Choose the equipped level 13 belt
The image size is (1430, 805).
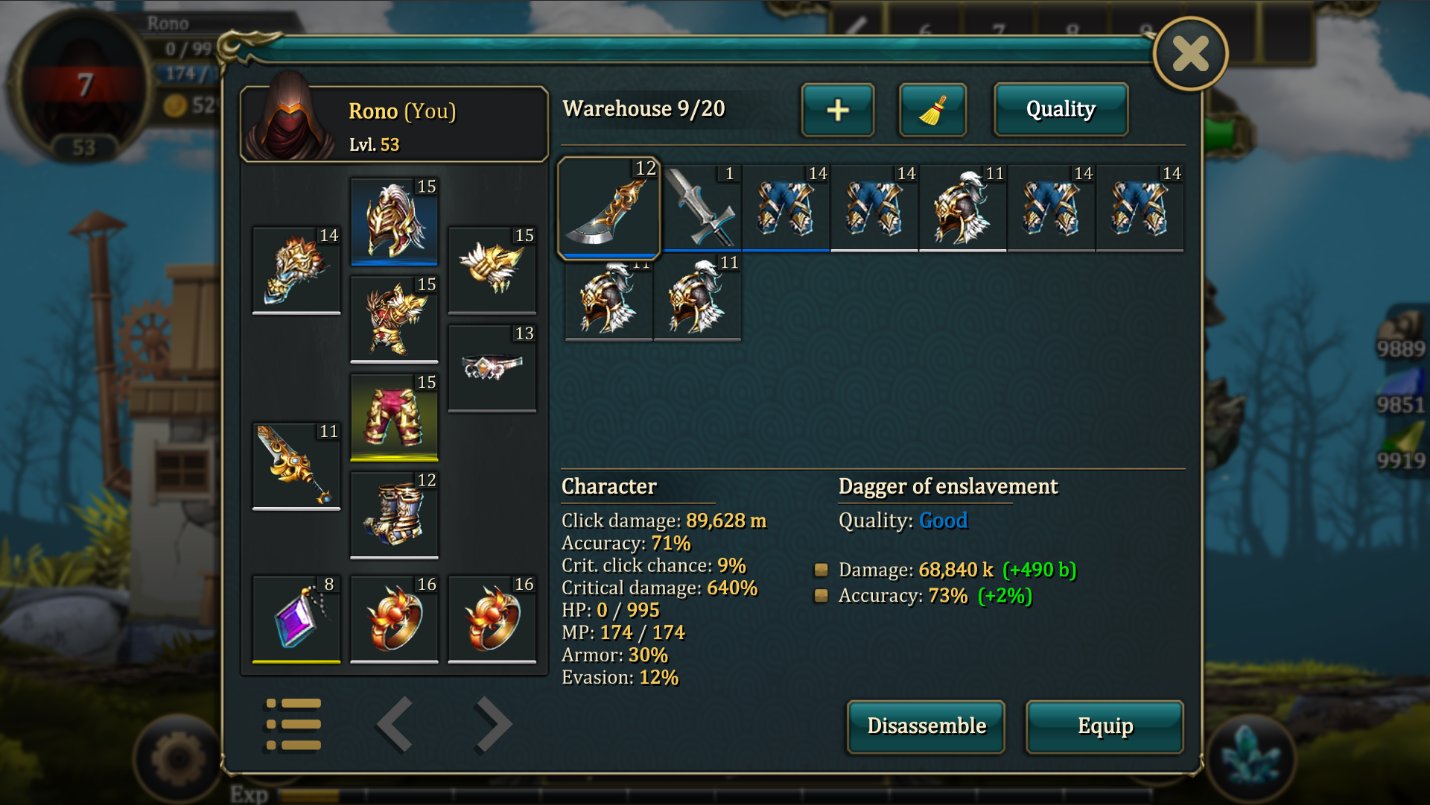tap(492, 367)
